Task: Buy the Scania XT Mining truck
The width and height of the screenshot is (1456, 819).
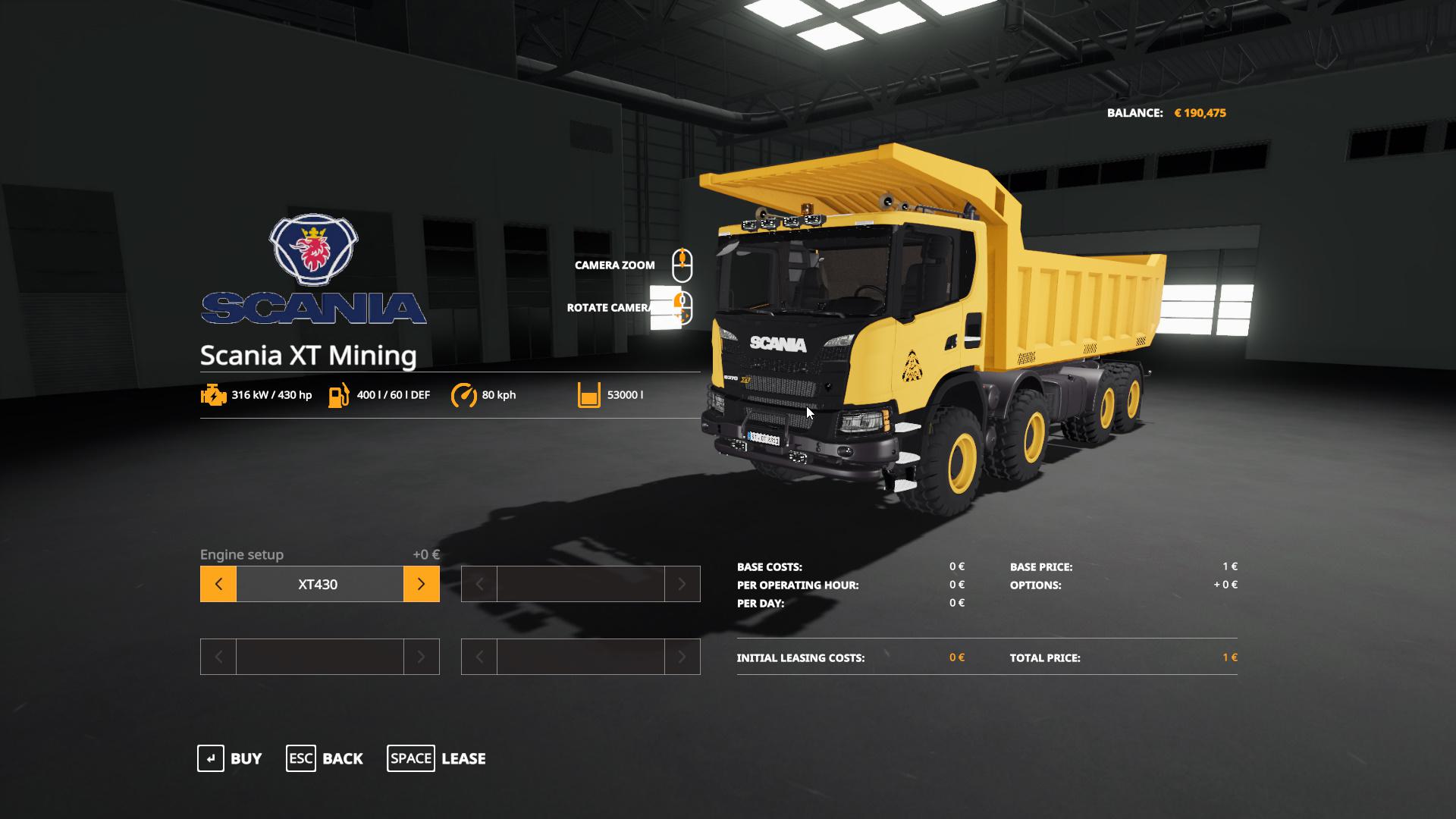Action: click(230, 758)
